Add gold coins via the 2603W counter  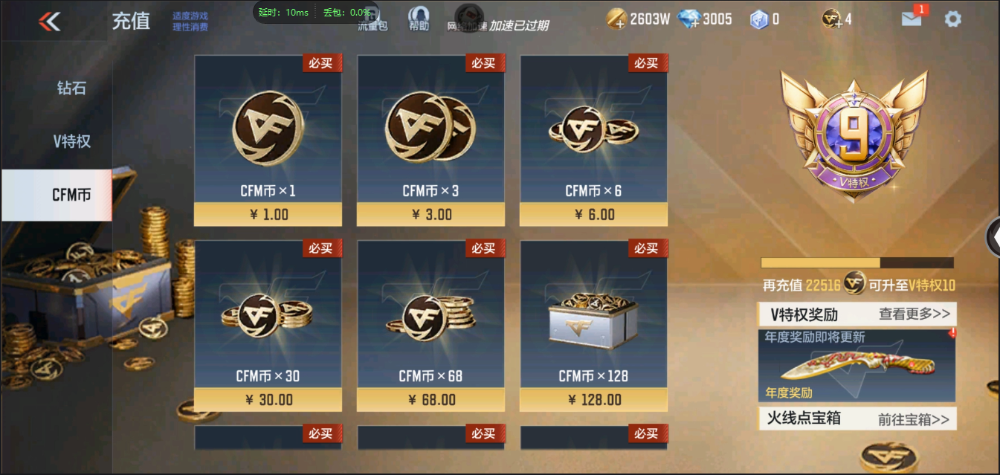(x=617, y=19)
